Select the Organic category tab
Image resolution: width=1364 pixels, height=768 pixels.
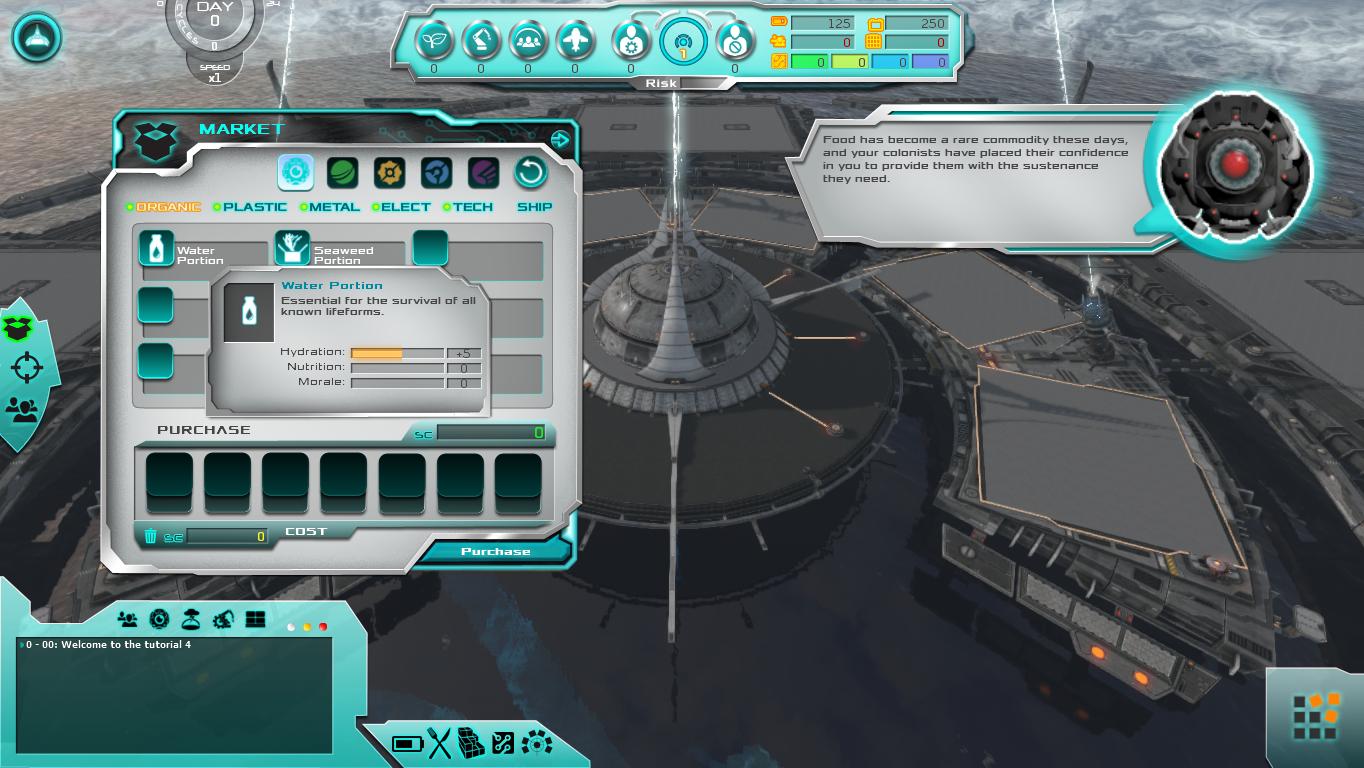coord(168,207)
